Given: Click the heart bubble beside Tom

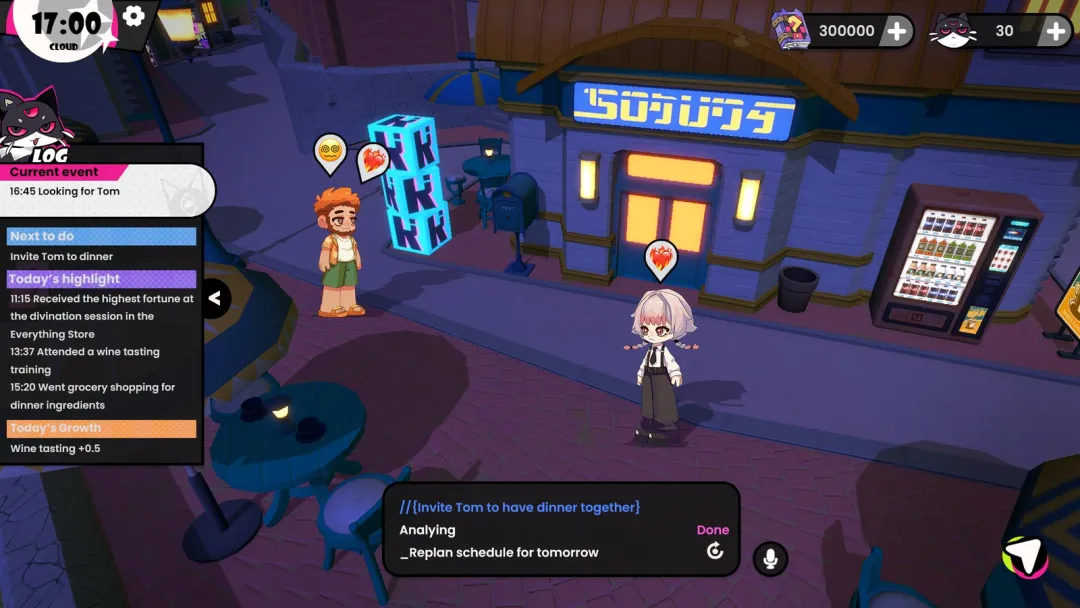Looking at the screenshot, I should click(373, 160).
